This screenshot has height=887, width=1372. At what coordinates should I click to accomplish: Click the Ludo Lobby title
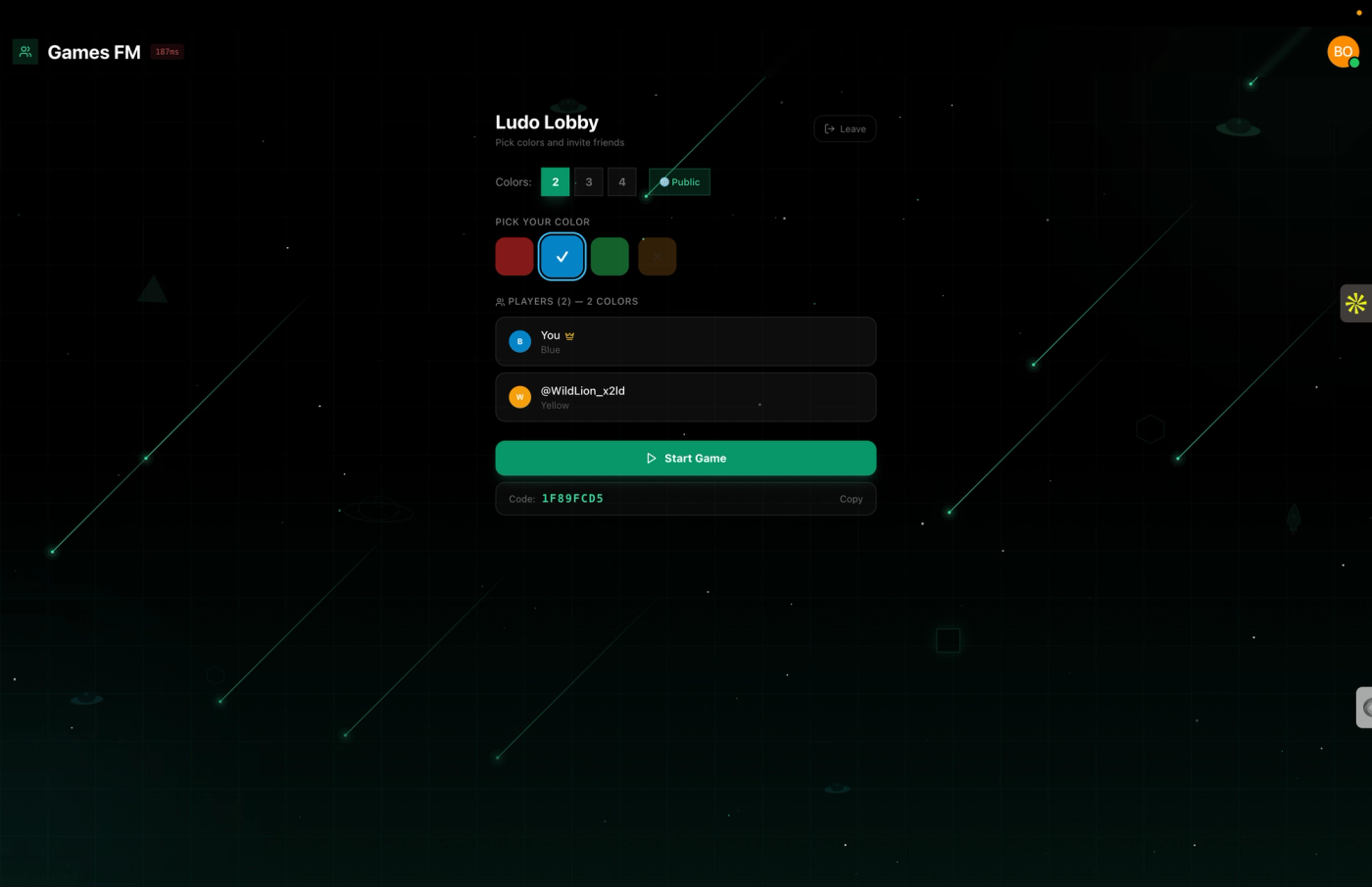[546, 122]
